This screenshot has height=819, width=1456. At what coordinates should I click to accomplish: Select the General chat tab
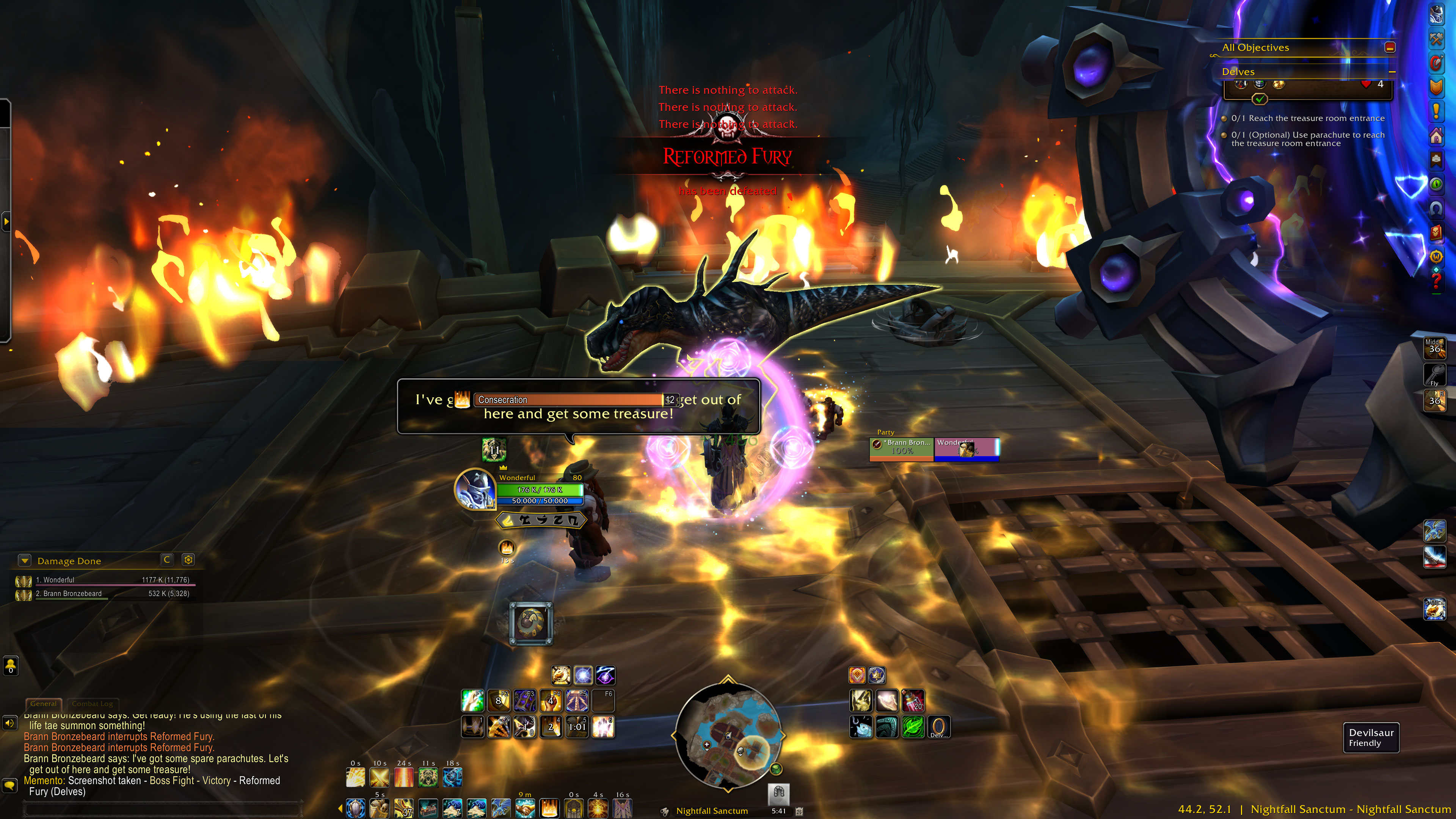[44, 704]
